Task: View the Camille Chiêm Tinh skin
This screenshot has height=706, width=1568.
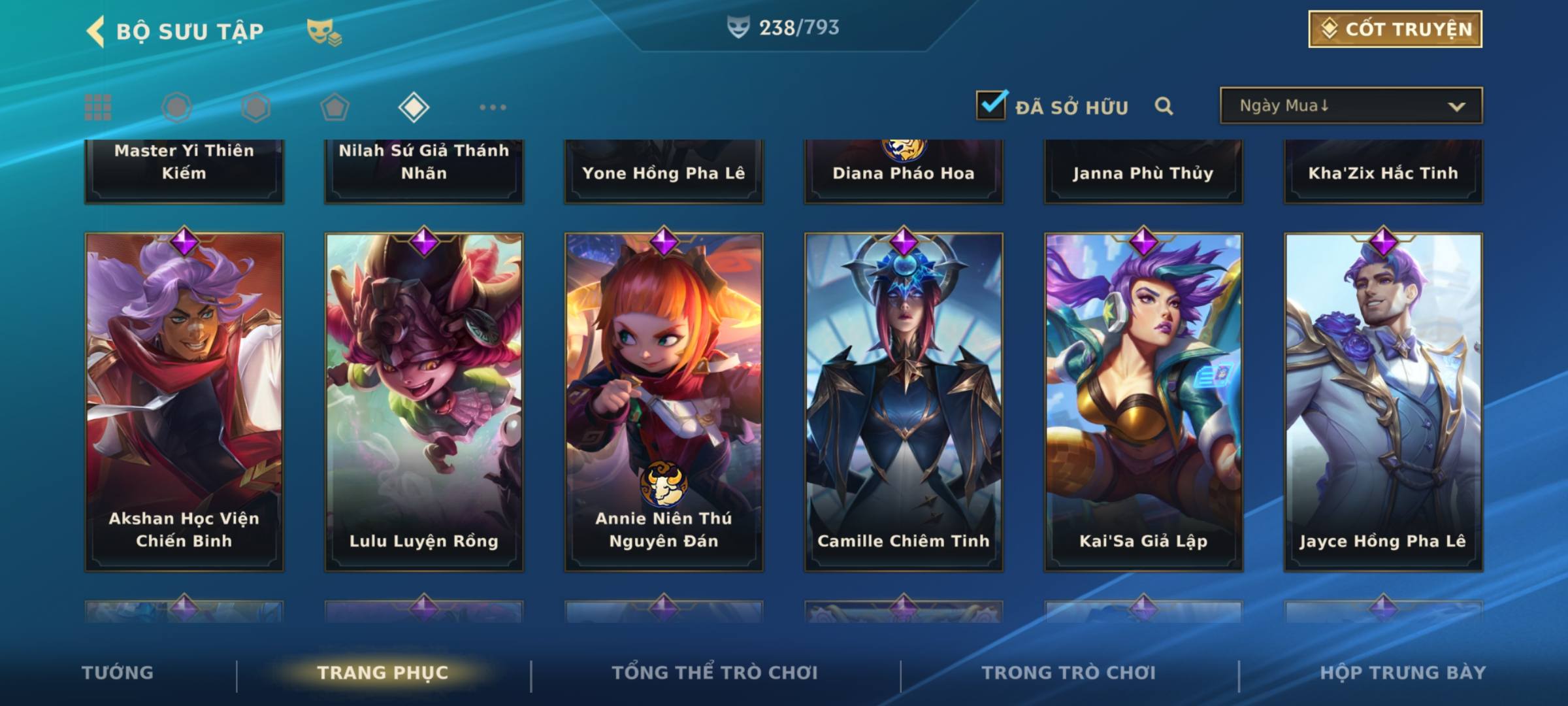Action: pos(904,402)
